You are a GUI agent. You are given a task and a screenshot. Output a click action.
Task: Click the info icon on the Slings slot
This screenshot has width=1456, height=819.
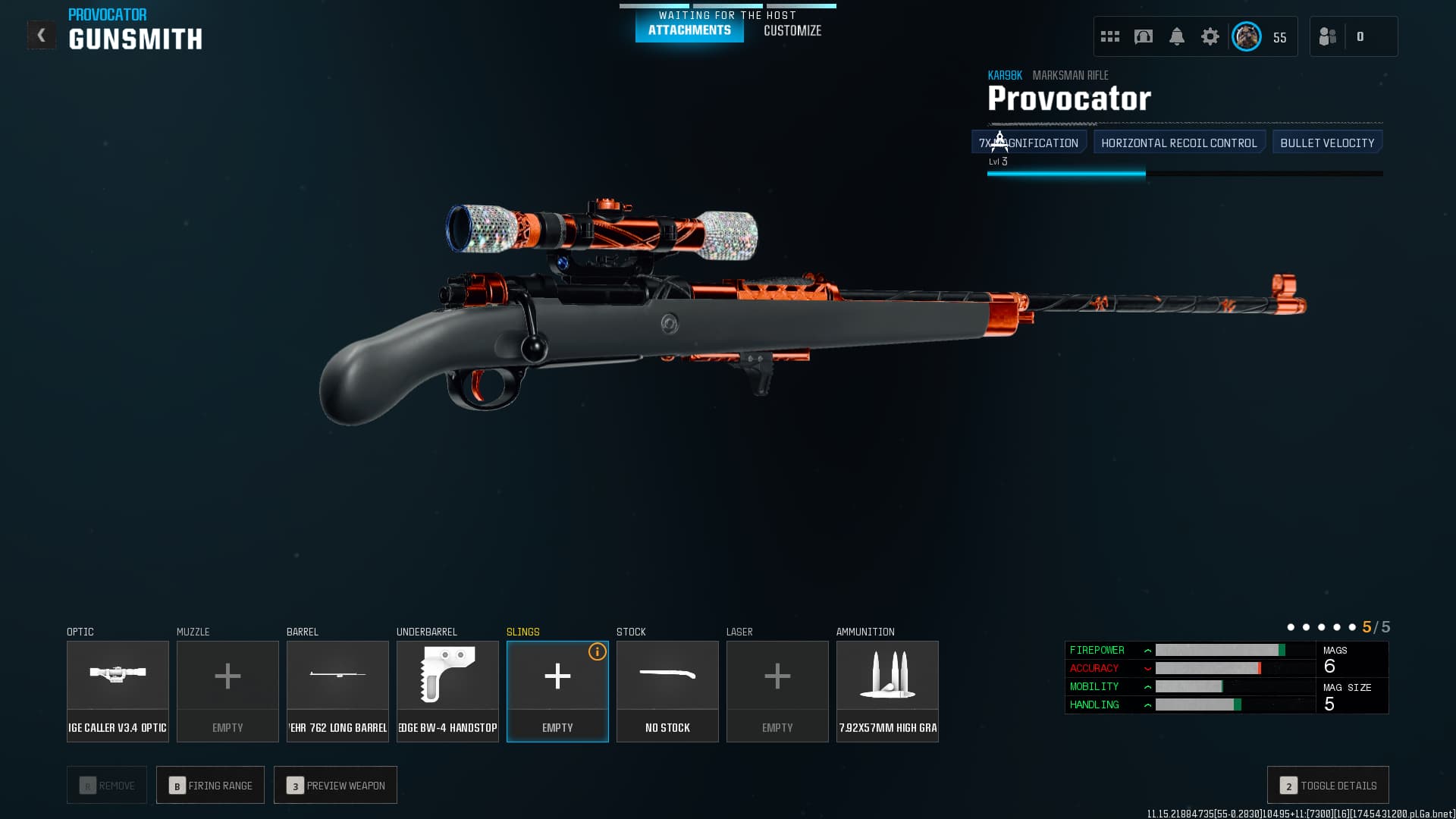click(596, 651)
